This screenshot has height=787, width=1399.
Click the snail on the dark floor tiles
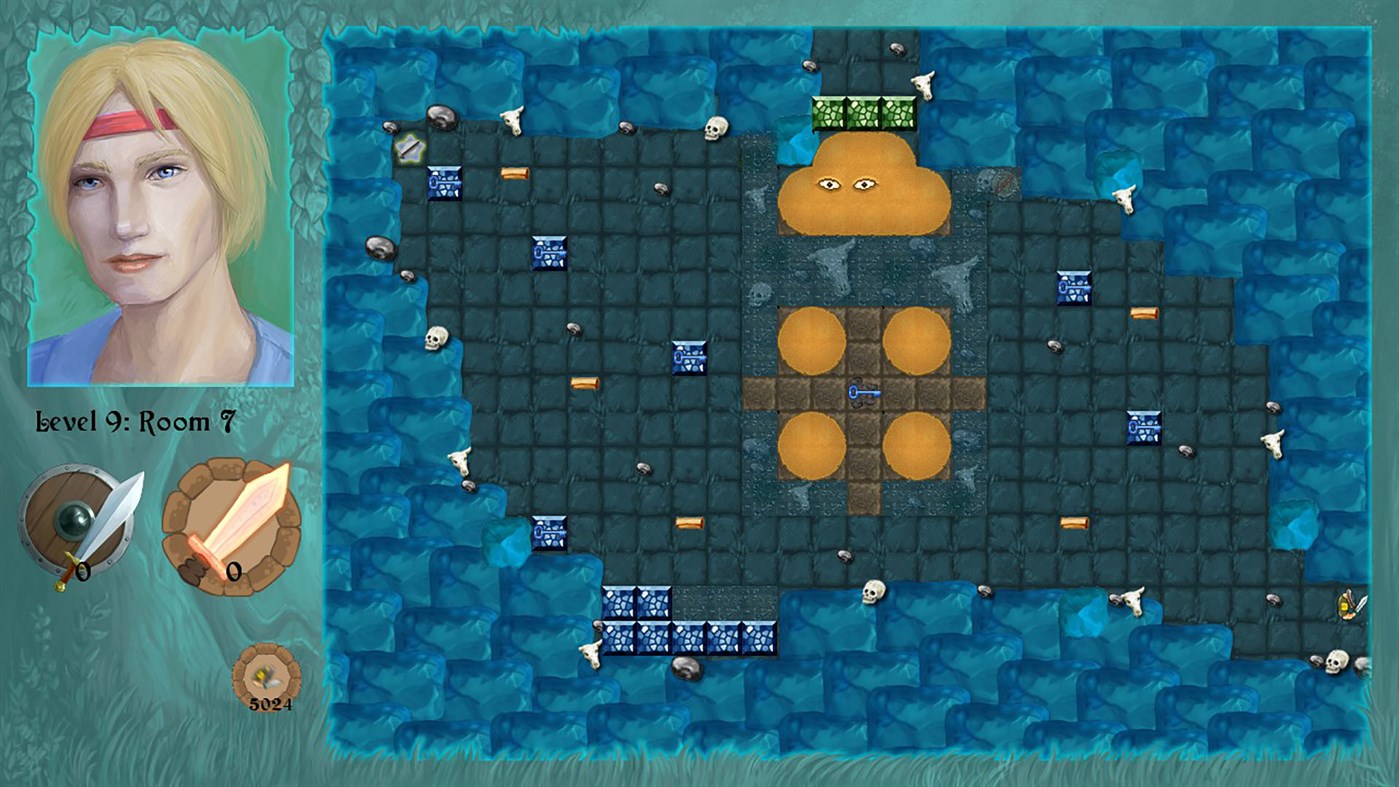[x=574, y=330]
